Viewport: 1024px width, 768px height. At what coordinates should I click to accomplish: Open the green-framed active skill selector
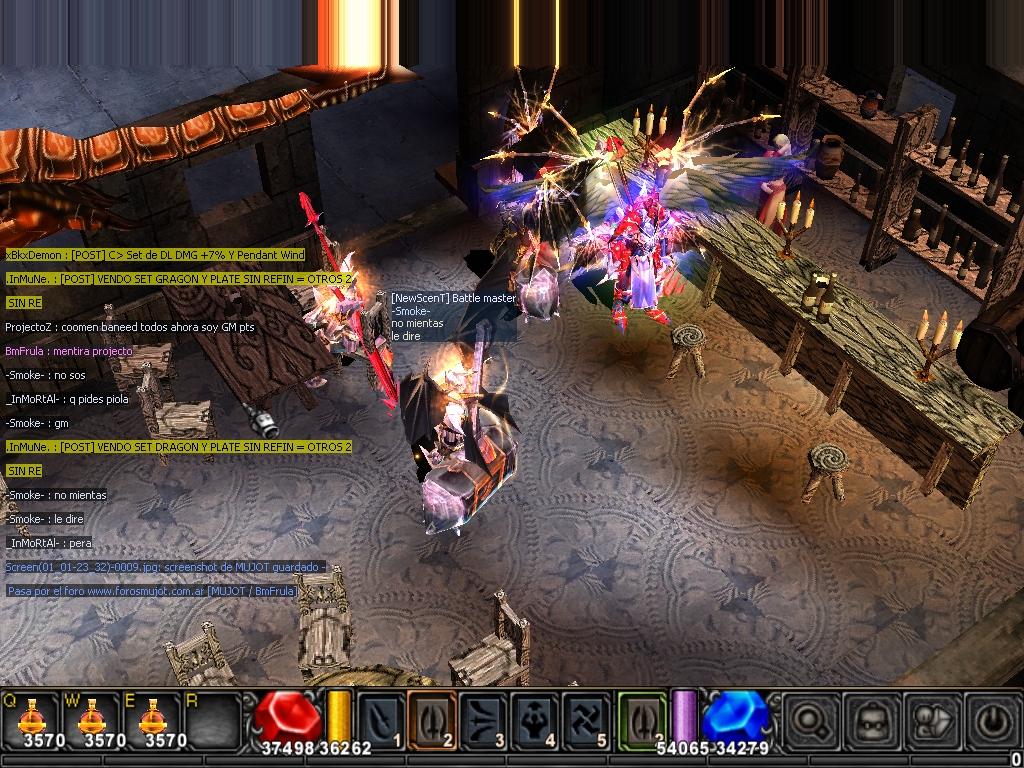point(642,719)
